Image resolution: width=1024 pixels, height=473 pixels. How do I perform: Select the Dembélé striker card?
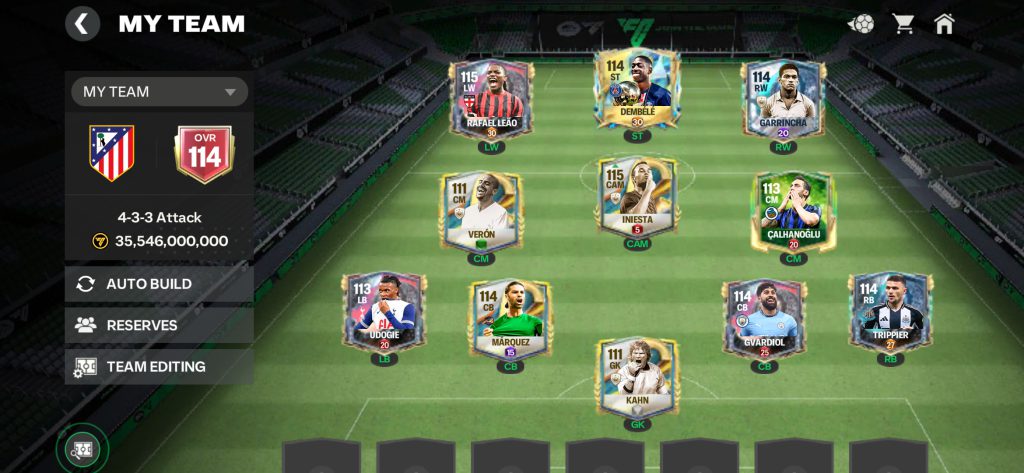636,90
